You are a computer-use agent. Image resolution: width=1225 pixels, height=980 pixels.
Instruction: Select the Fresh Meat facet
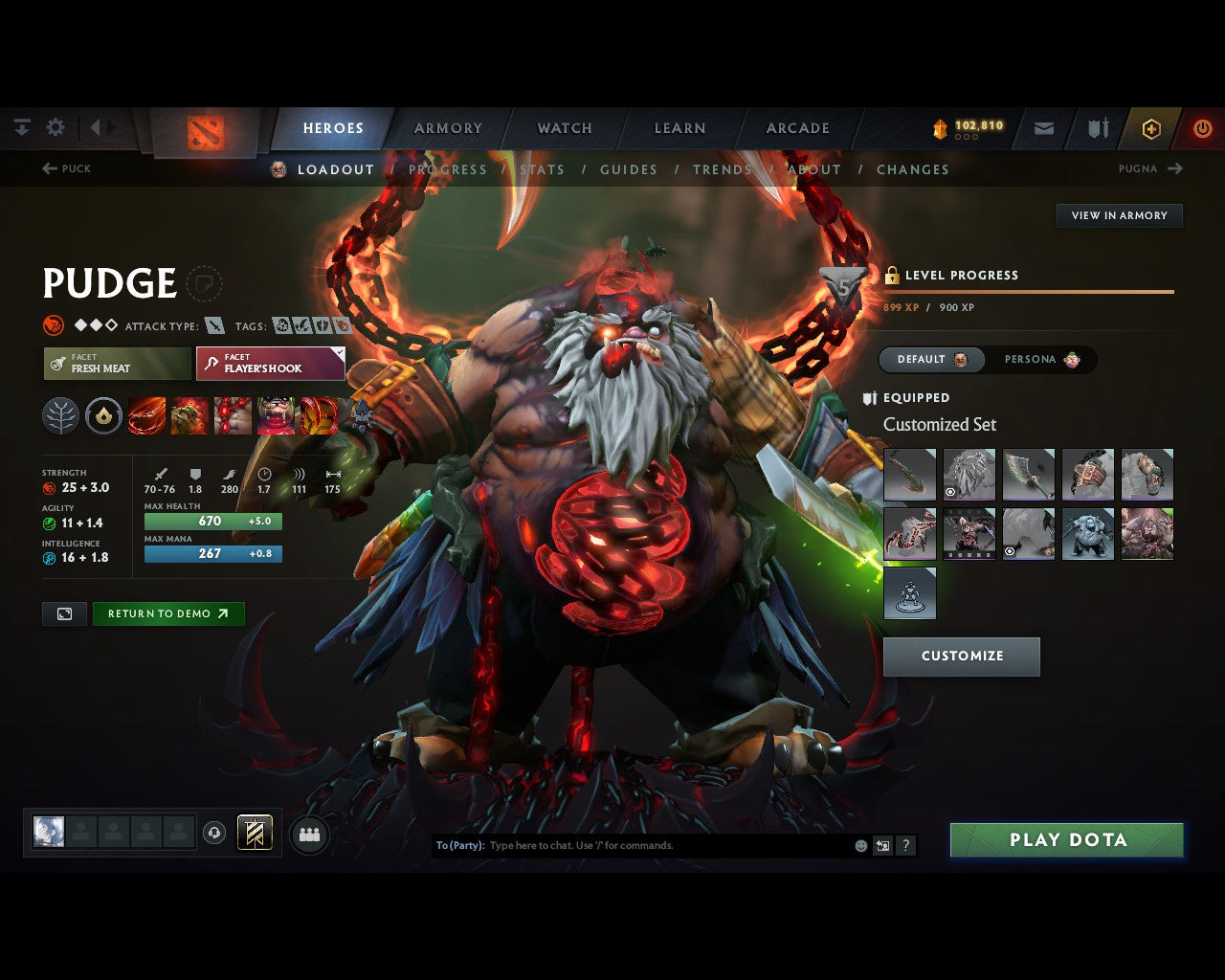(117, 364)
